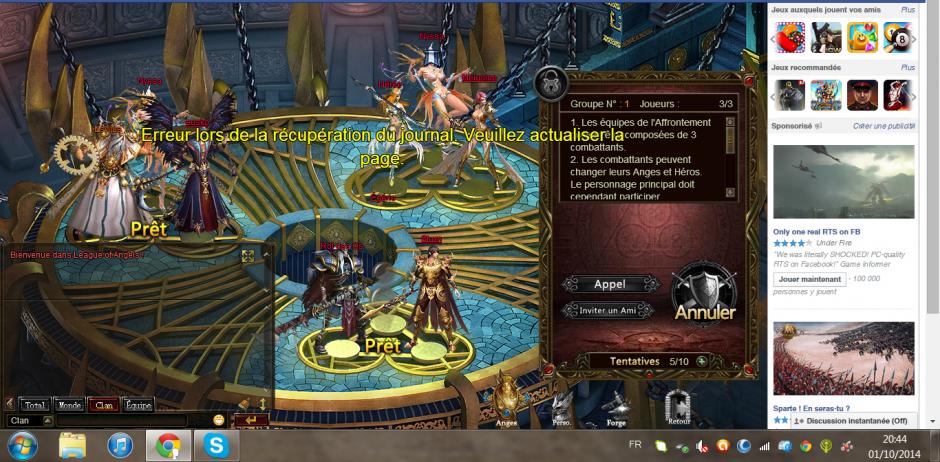Cancel the team with the Annuler button
The height and width of the screenshot is (462, 940).
(x=705, y=296)
